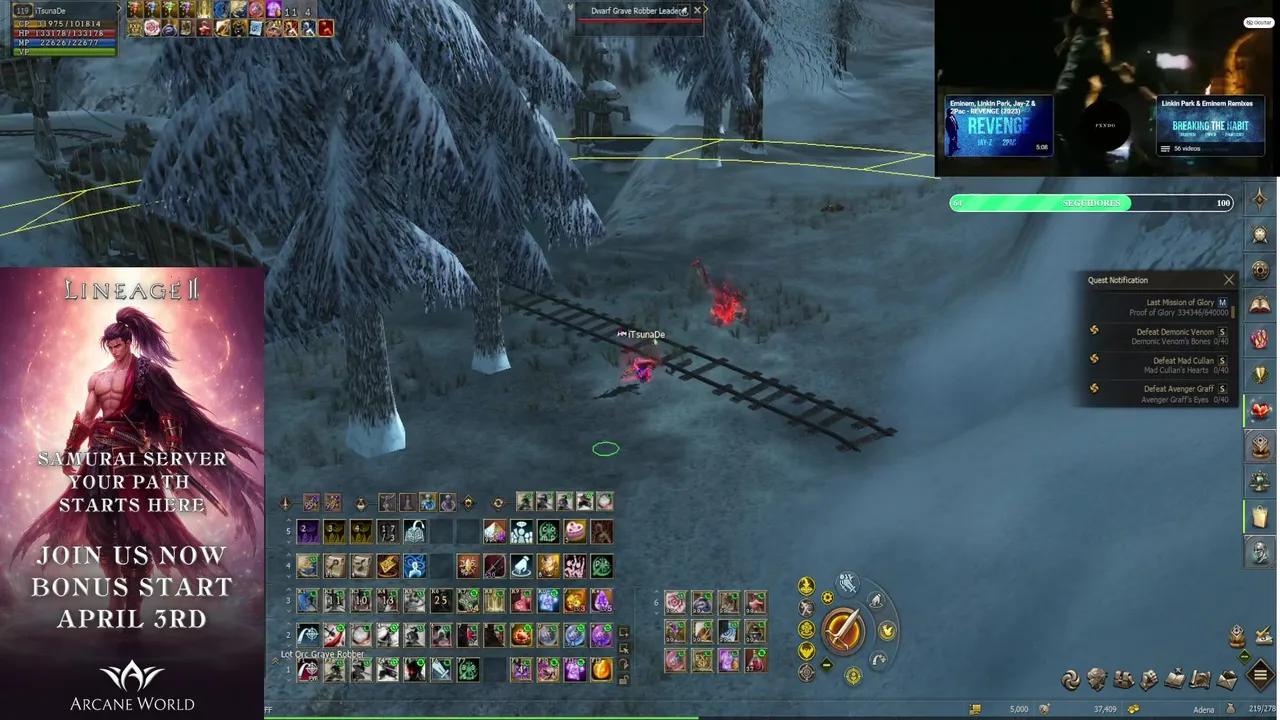1280x720 pixels.
Task: Click the compass targeting icon below the potion grid
Action: click(x=805, y=672)
